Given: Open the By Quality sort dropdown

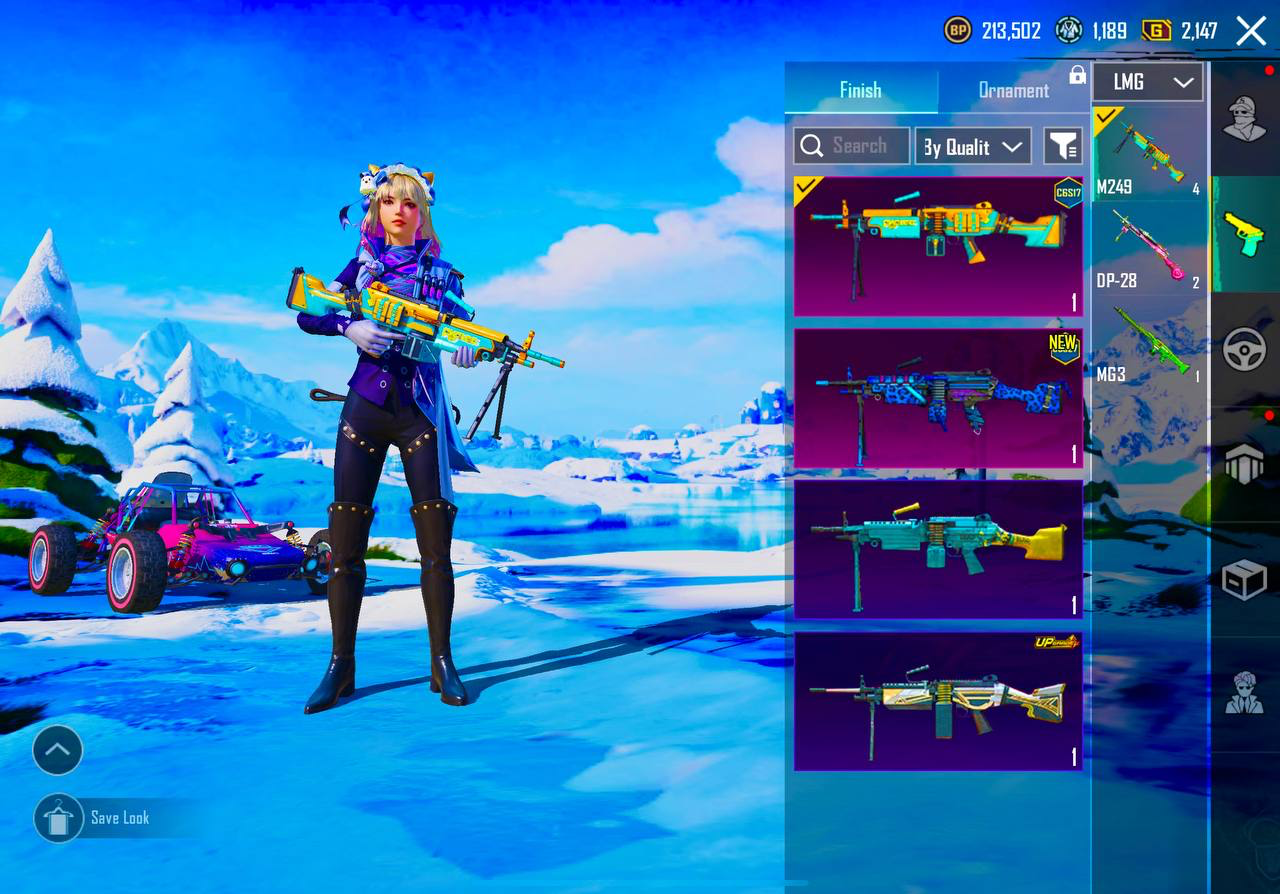Looking at the screenshot, I should pos(973,147).
